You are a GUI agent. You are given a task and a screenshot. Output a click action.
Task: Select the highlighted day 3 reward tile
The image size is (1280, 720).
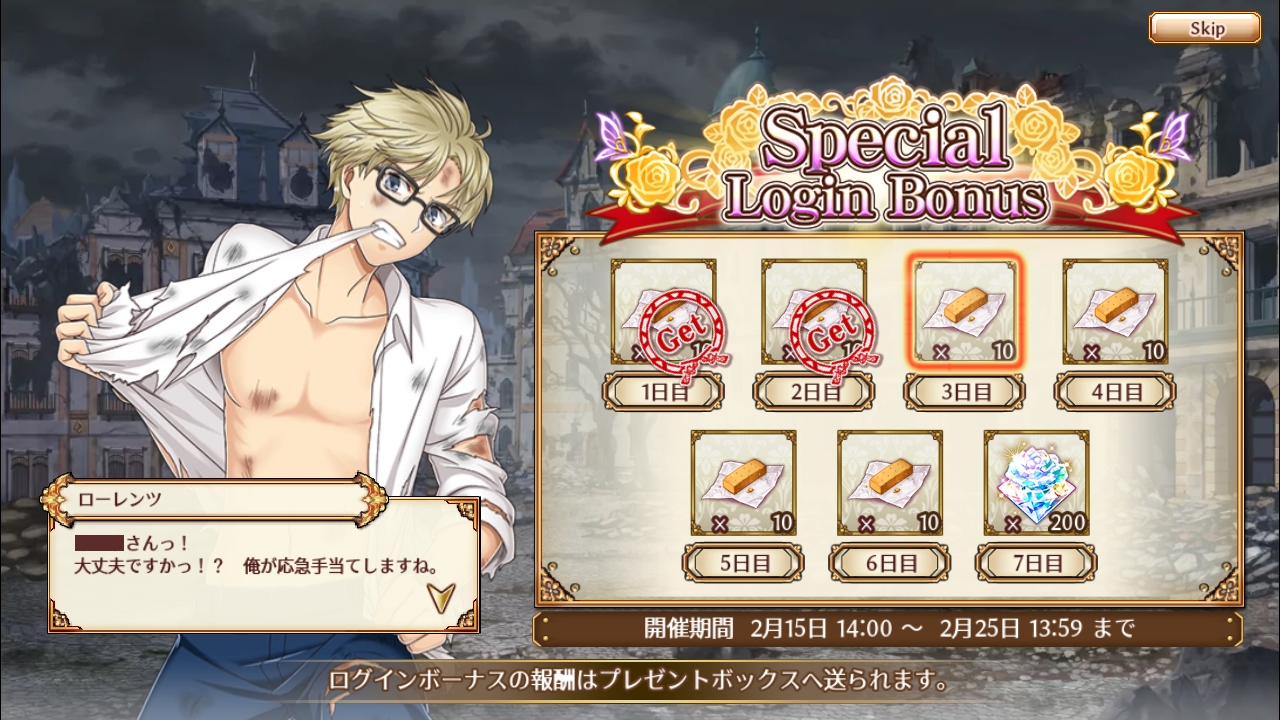click(964, 312)
